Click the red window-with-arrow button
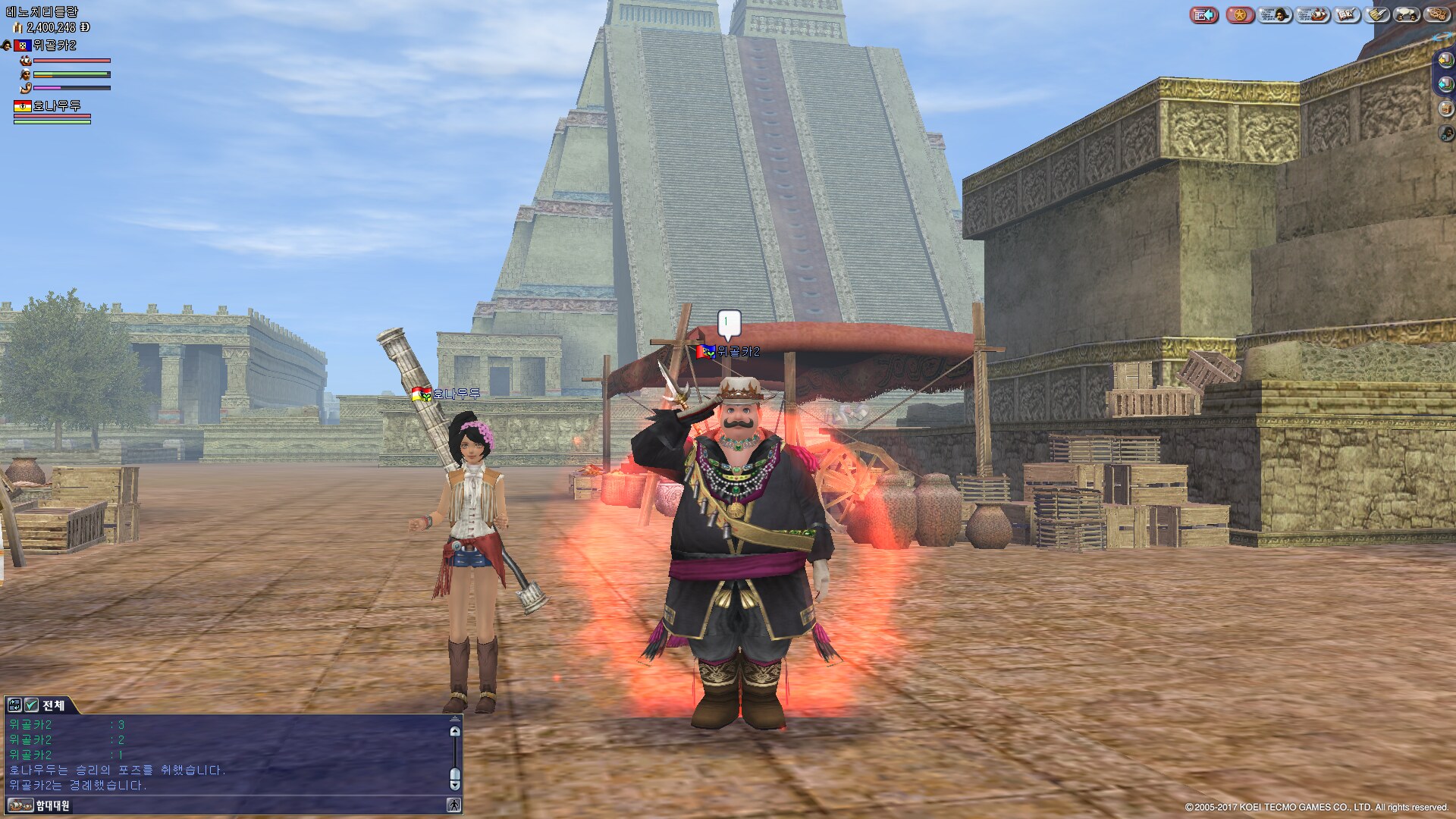The image size is (1456, 819). pos(1203,14)
